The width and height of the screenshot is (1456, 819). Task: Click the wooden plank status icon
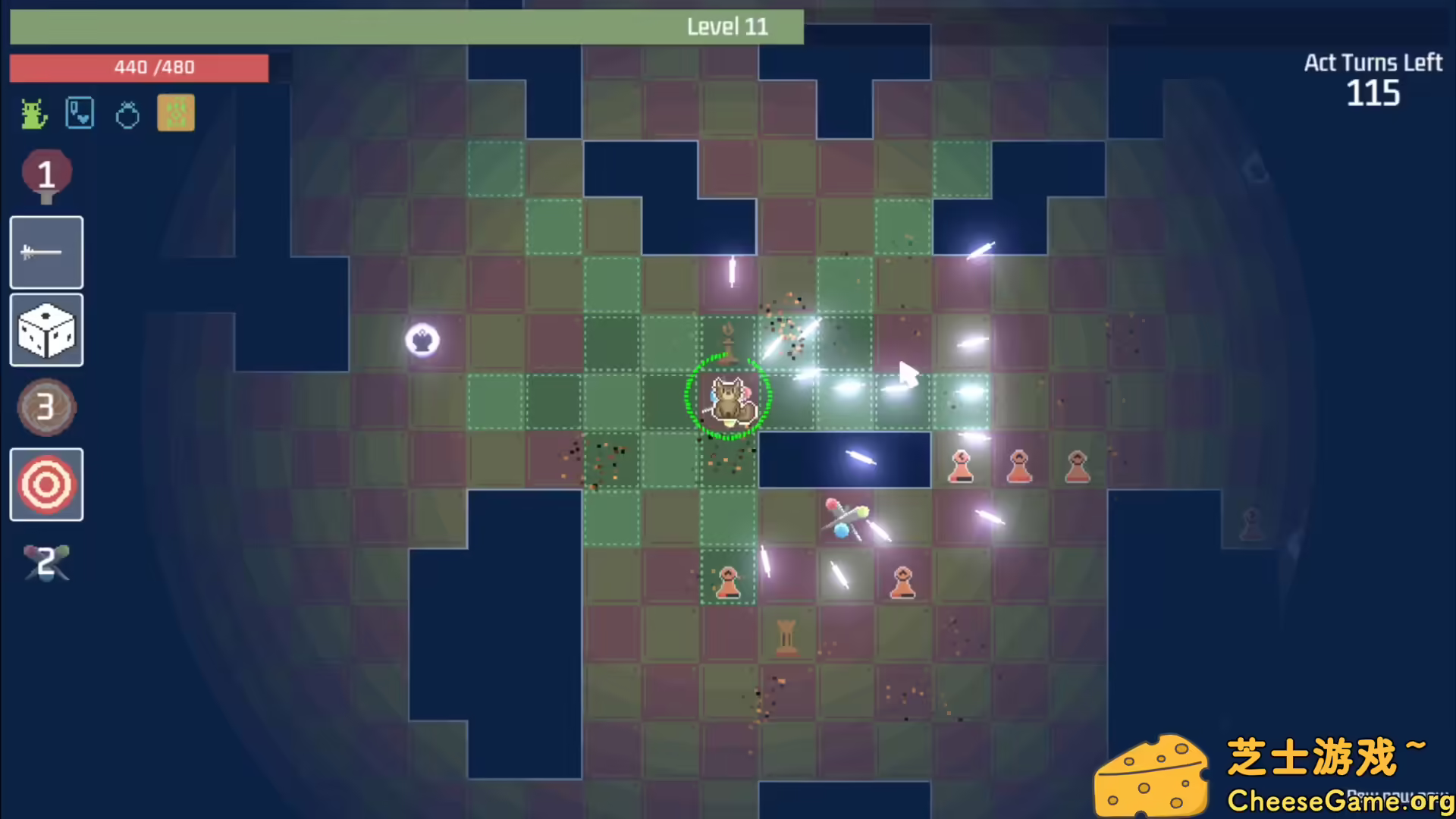point(176,112)
